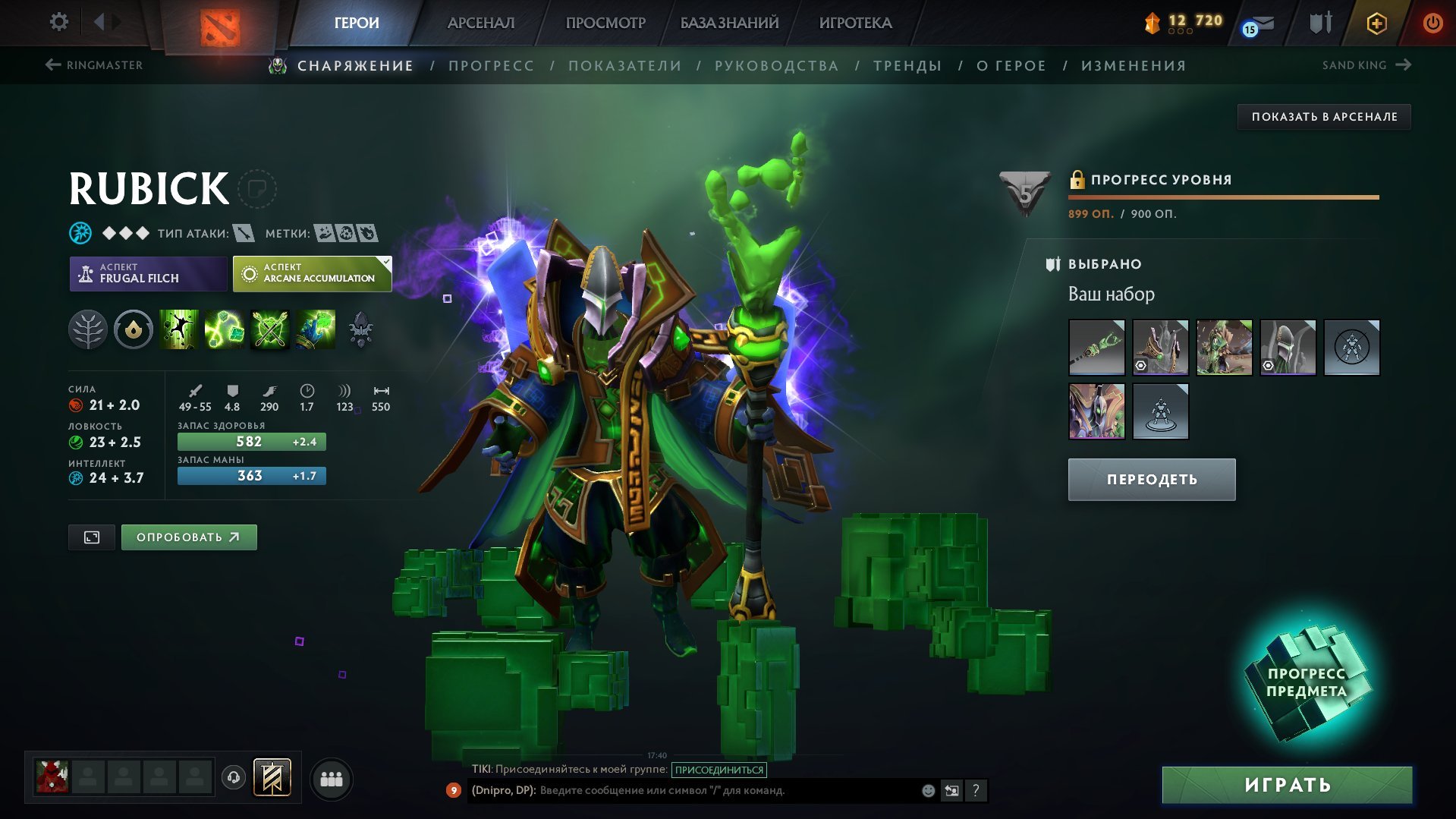Click the right arrow toward Sand King
Screen dimensions: 1456x819
1402,65
